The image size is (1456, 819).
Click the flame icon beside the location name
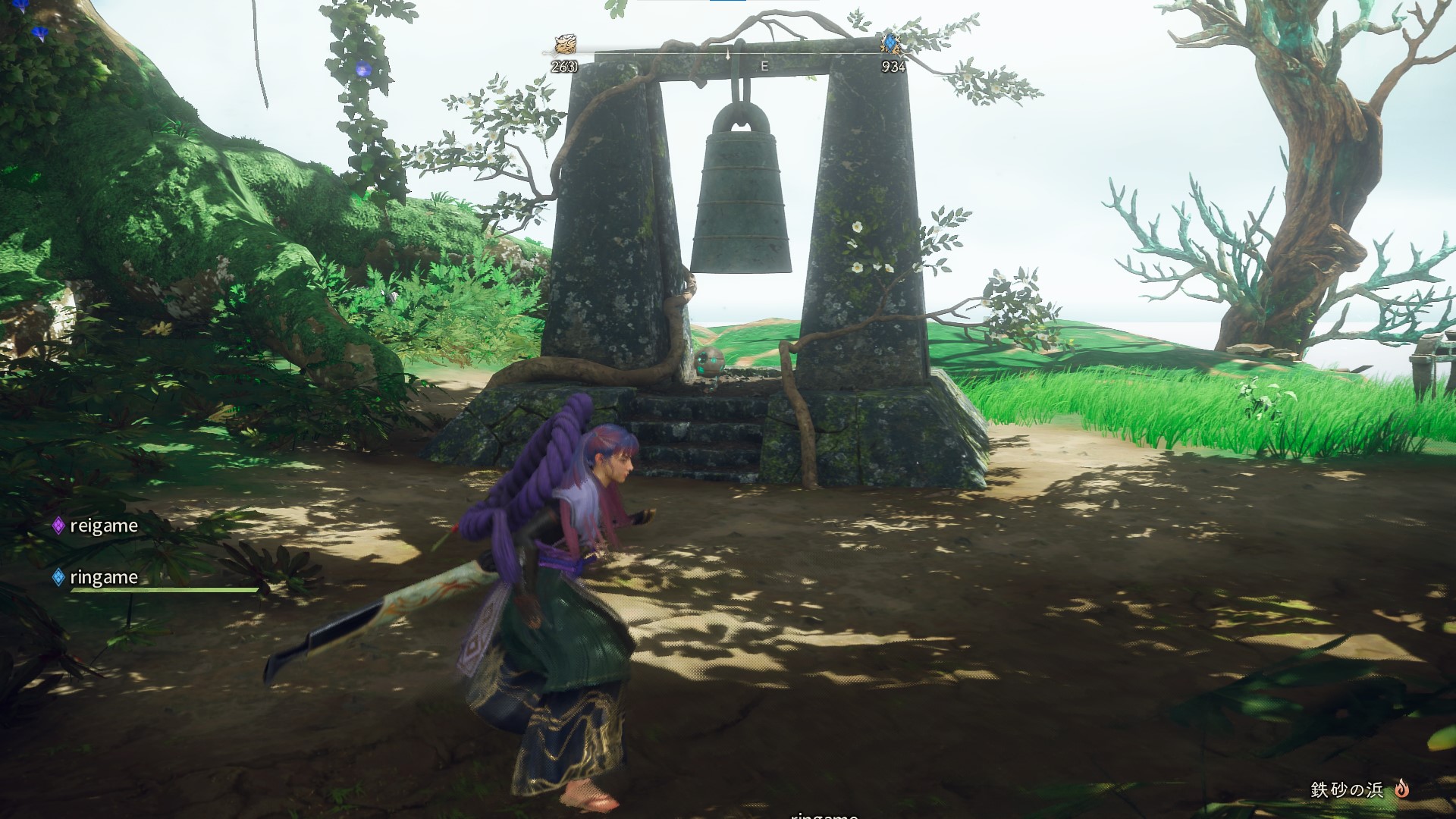click(x=1401, y=789)
